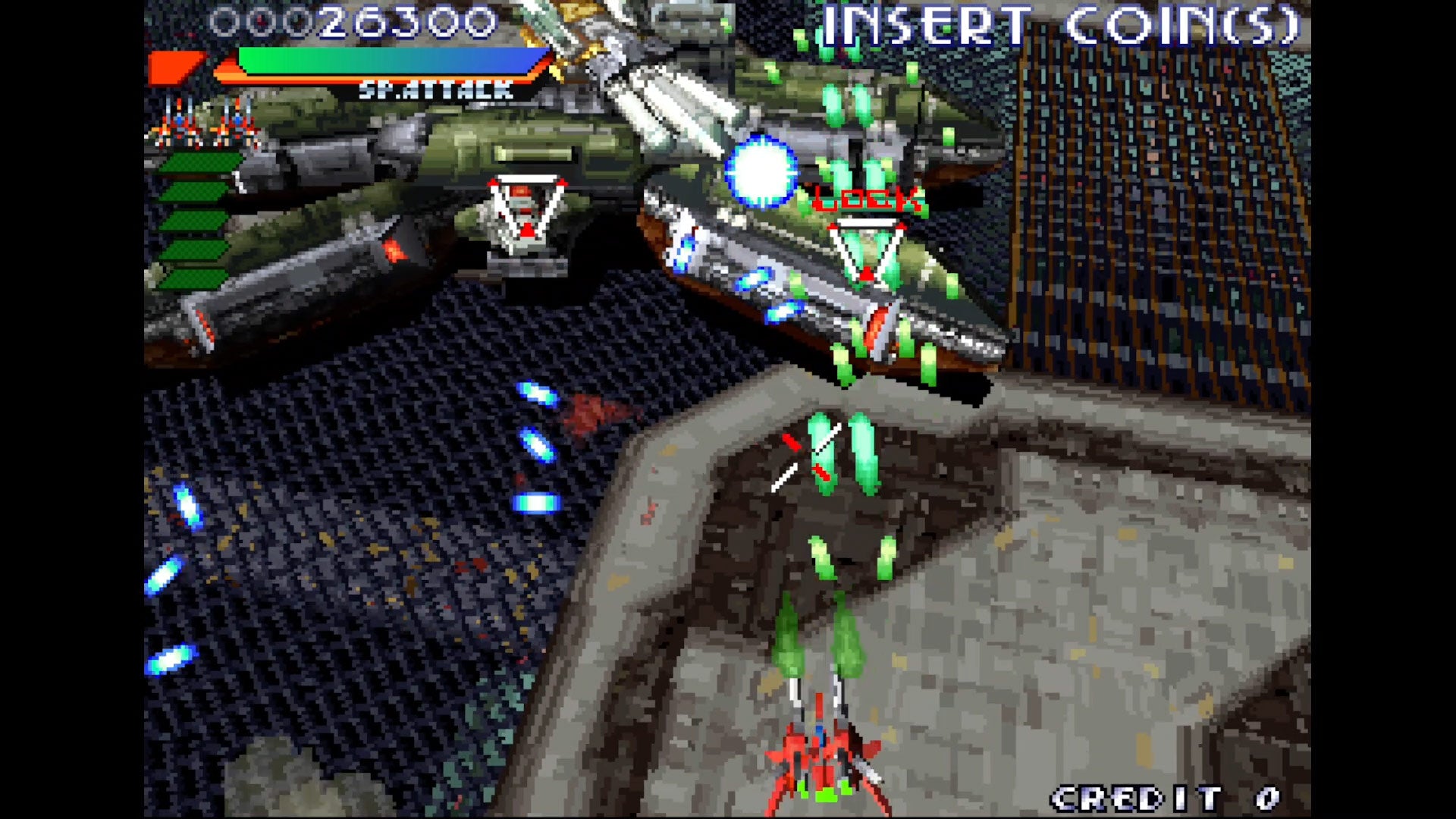
Task: Select the SP.ATTACK label
Action: pyautogui.click(x=435, y=90)
